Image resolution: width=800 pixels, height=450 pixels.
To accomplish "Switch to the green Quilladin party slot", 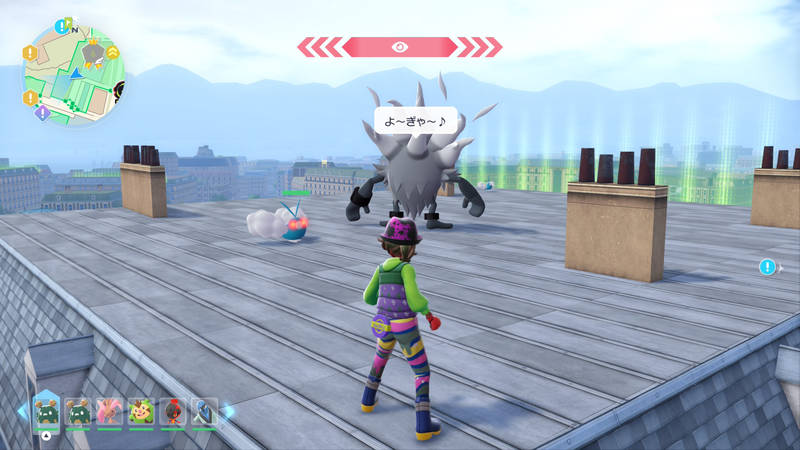I will point(139,411).
